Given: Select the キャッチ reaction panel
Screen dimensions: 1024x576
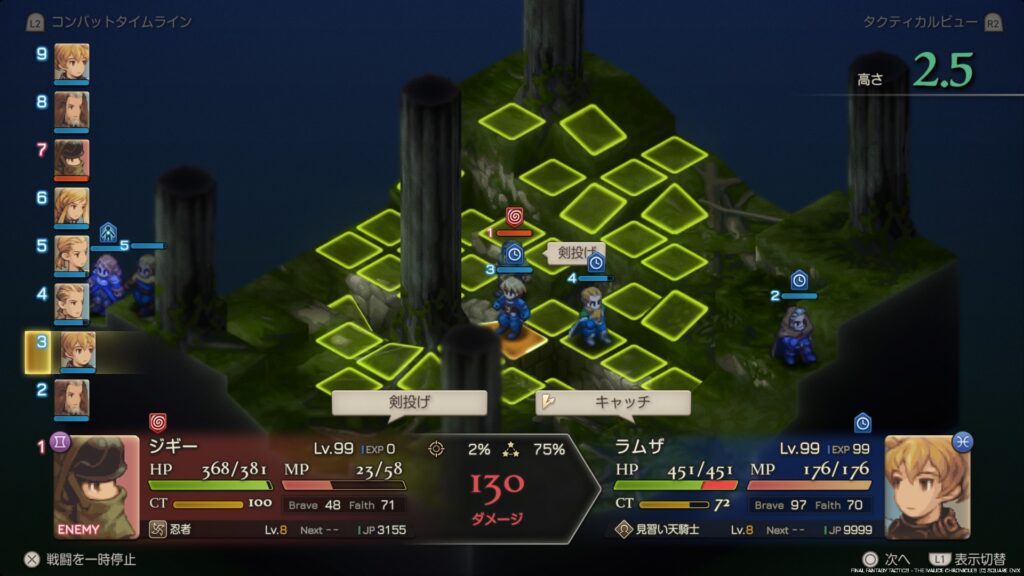Looking at the screenshot, I should (612, 403).
